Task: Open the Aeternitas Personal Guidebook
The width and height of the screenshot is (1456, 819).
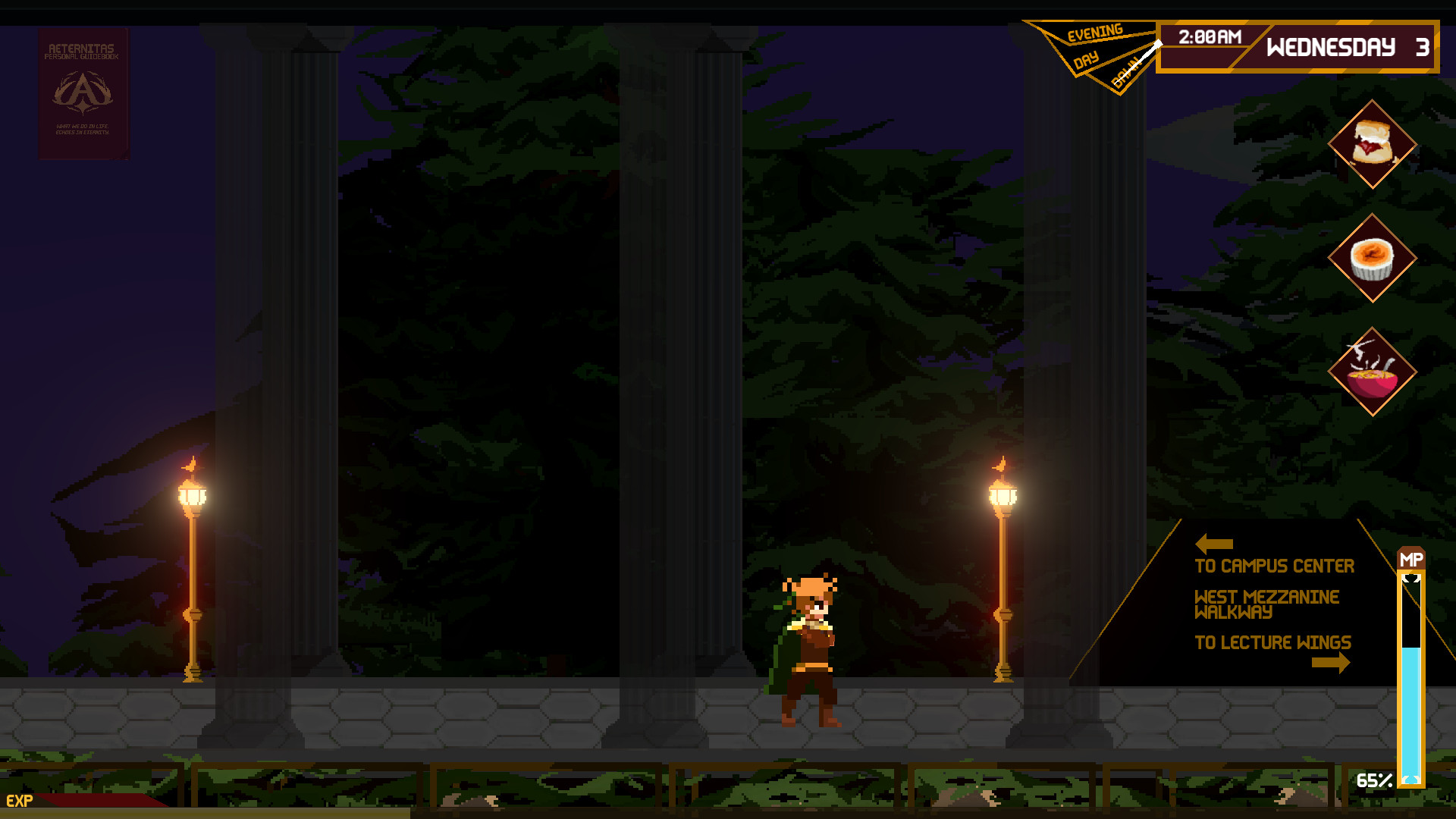Action: tap(83, 93)
